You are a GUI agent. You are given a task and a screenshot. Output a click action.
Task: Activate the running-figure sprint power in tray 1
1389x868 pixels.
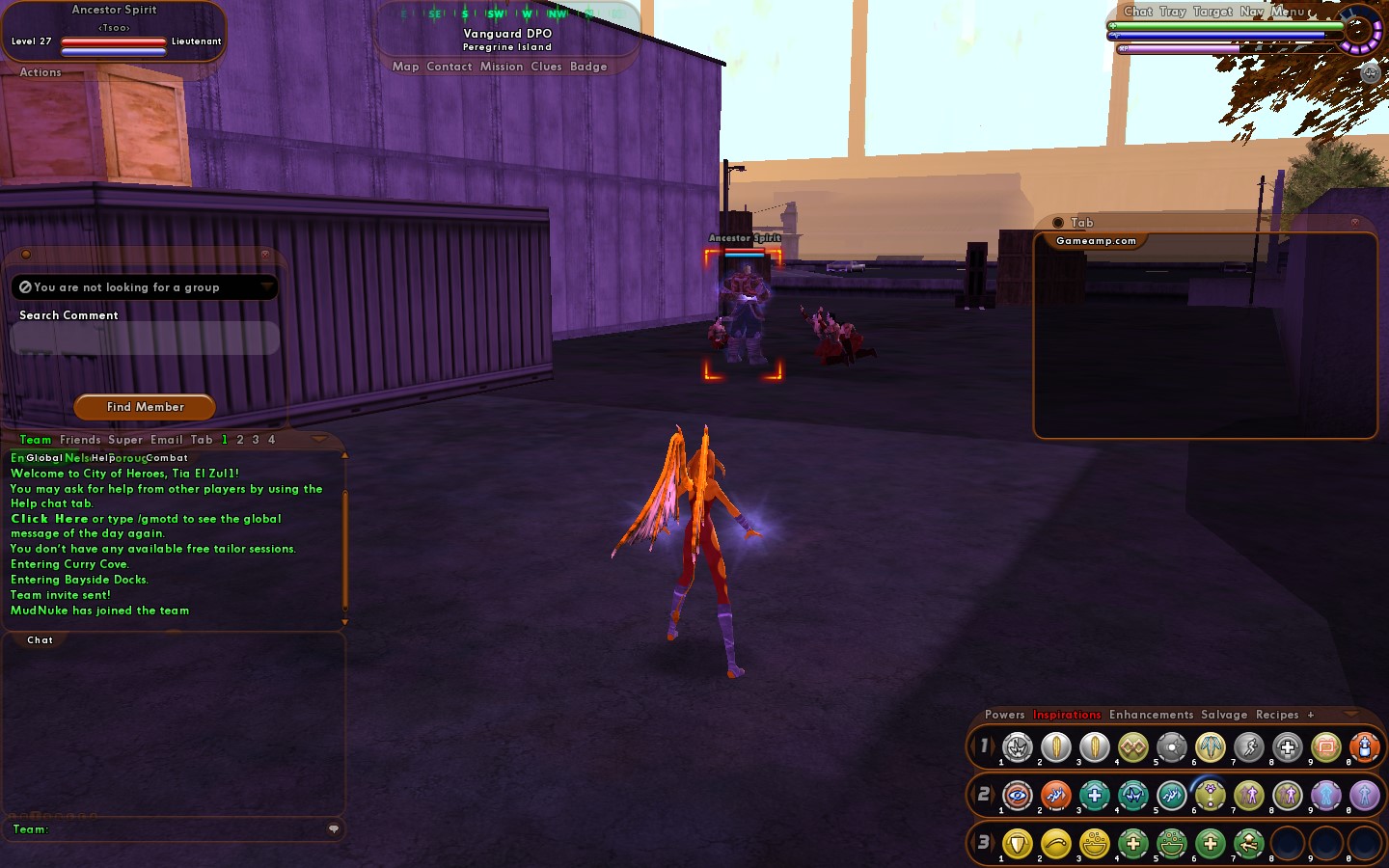pyautogui.click(x=1249, y=746)
